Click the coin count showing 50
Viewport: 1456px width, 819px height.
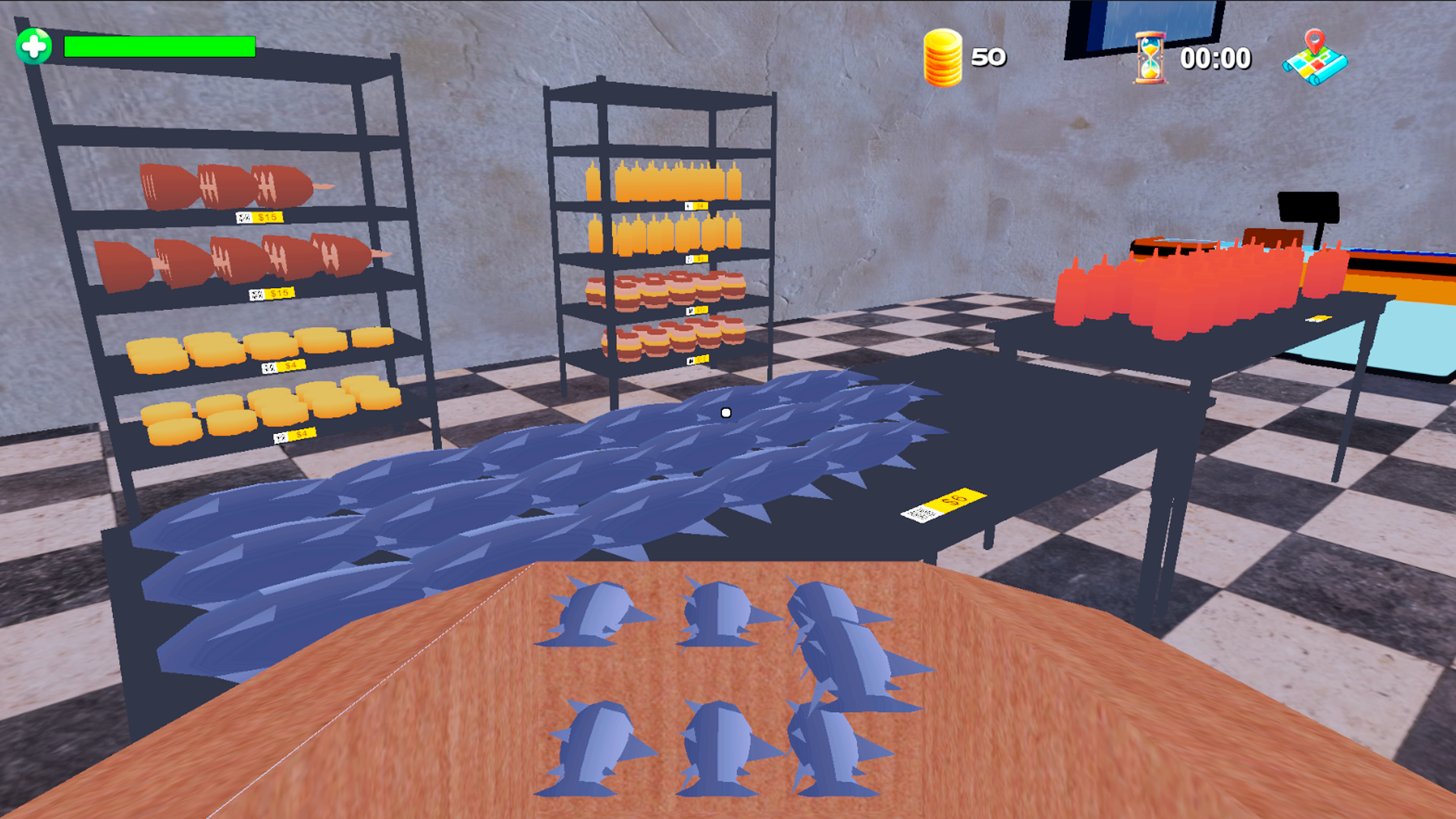tap(990, 57)
